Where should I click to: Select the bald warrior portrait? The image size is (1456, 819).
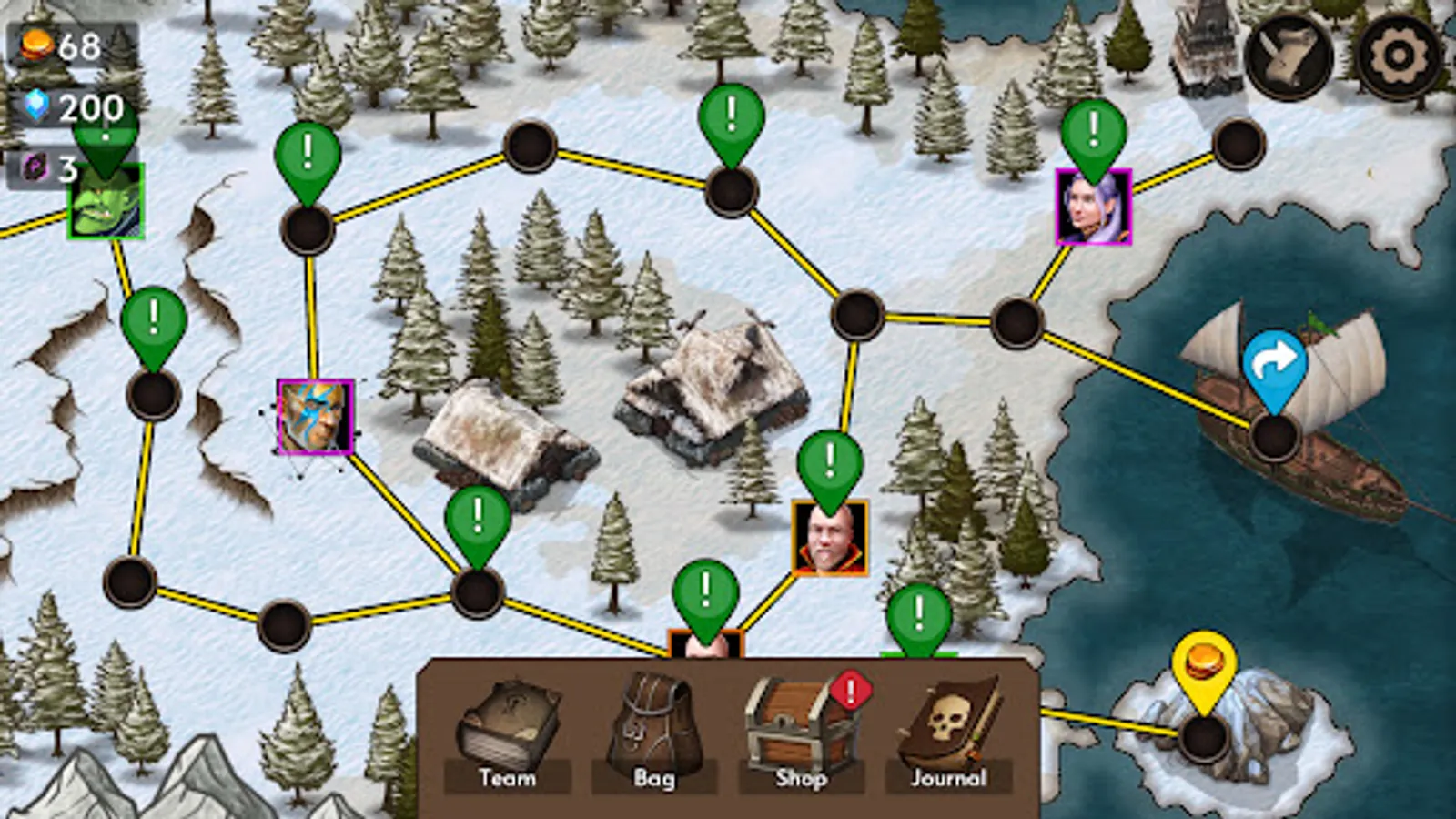(829, 537)
